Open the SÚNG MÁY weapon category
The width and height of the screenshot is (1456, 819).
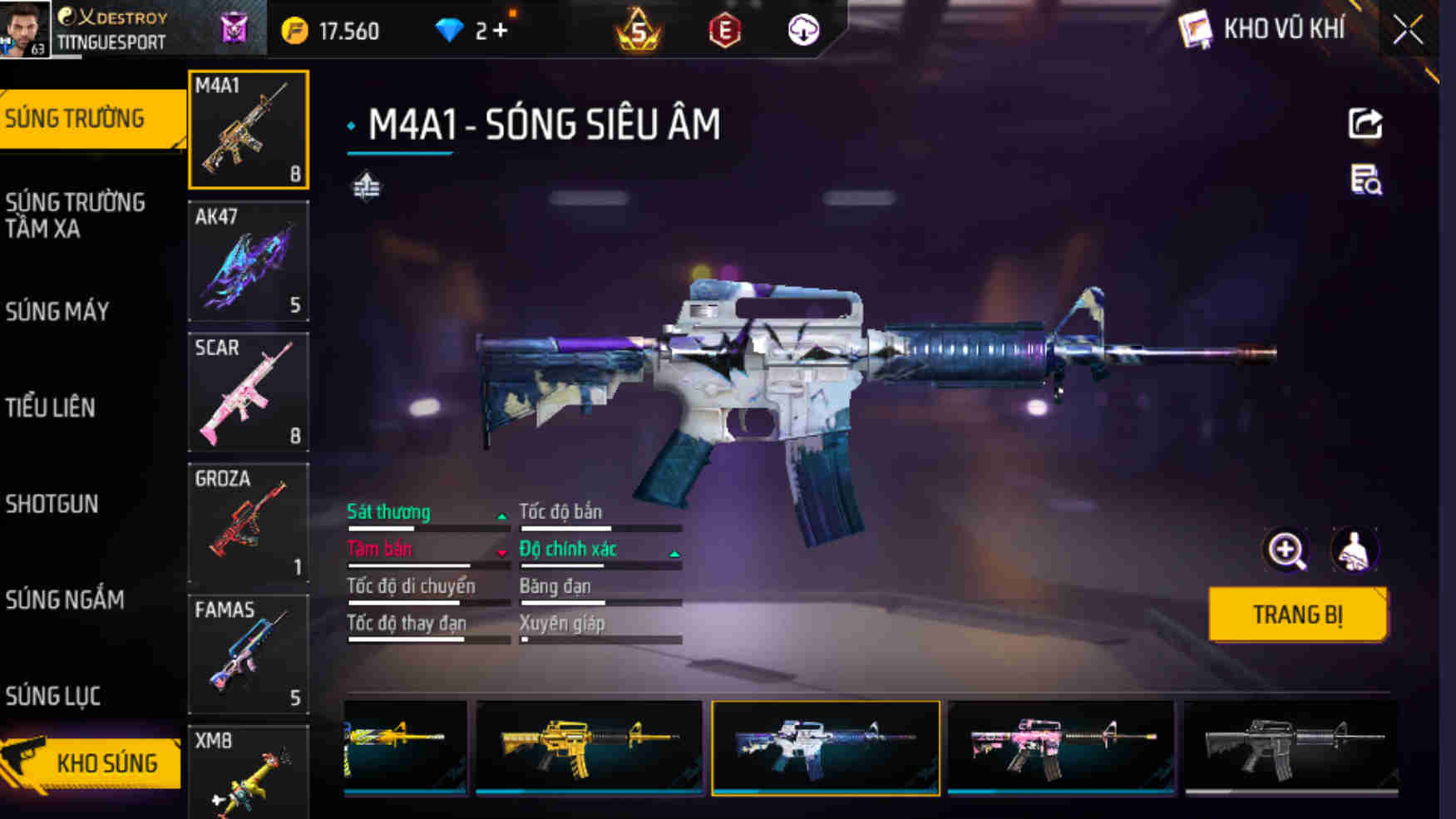57,312
